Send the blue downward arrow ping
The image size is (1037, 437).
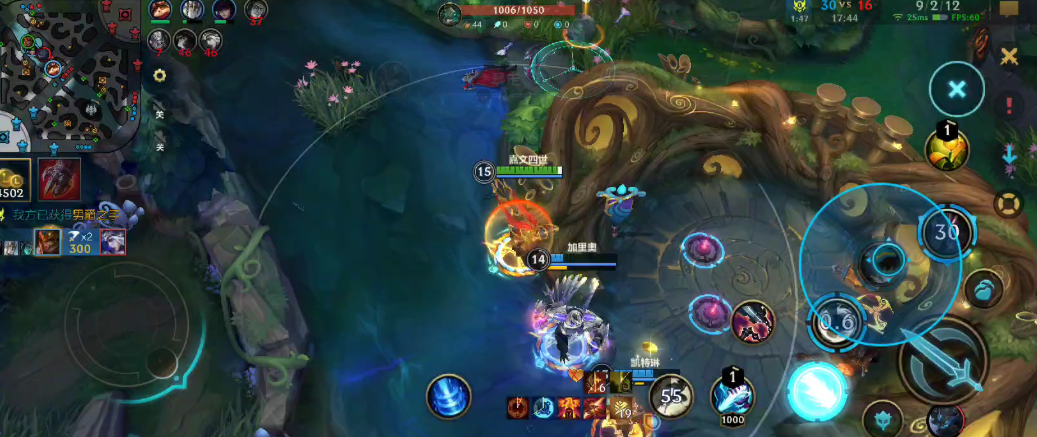(x=1010, y=155)
